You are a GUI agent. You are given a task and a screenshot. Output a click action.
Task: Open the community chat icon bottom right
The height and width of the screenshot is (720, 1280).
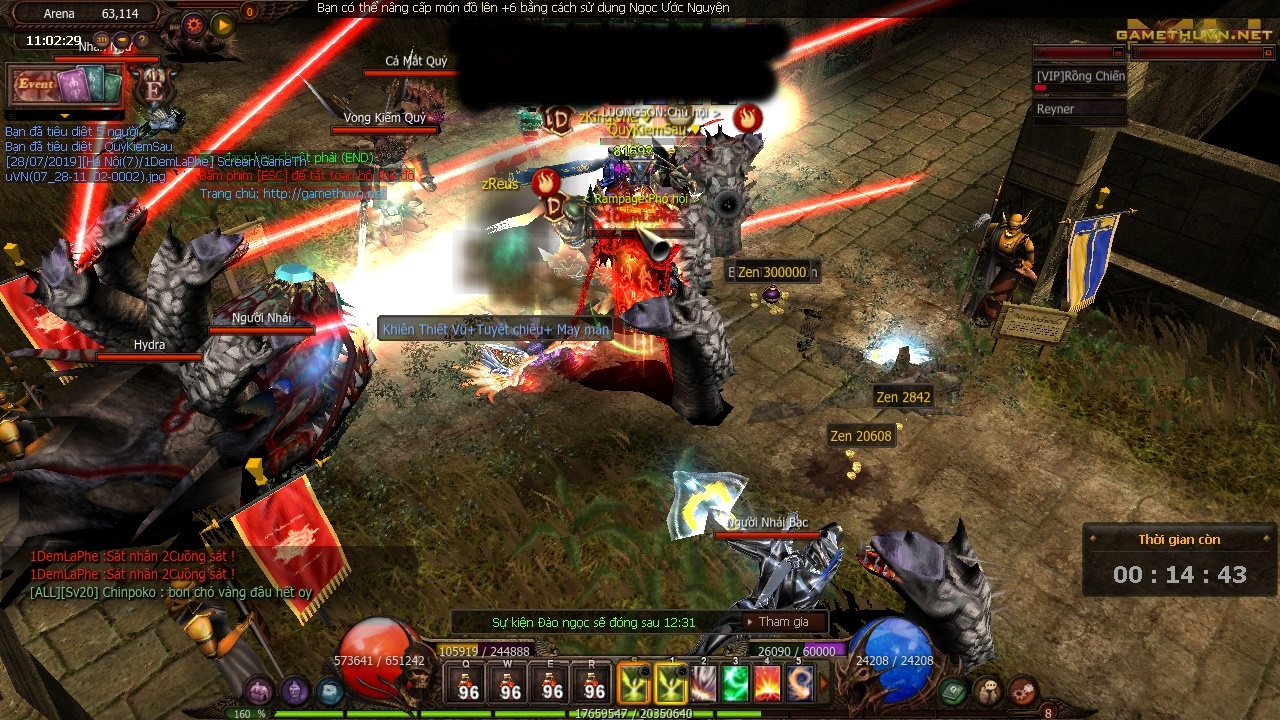pos(988,688)
